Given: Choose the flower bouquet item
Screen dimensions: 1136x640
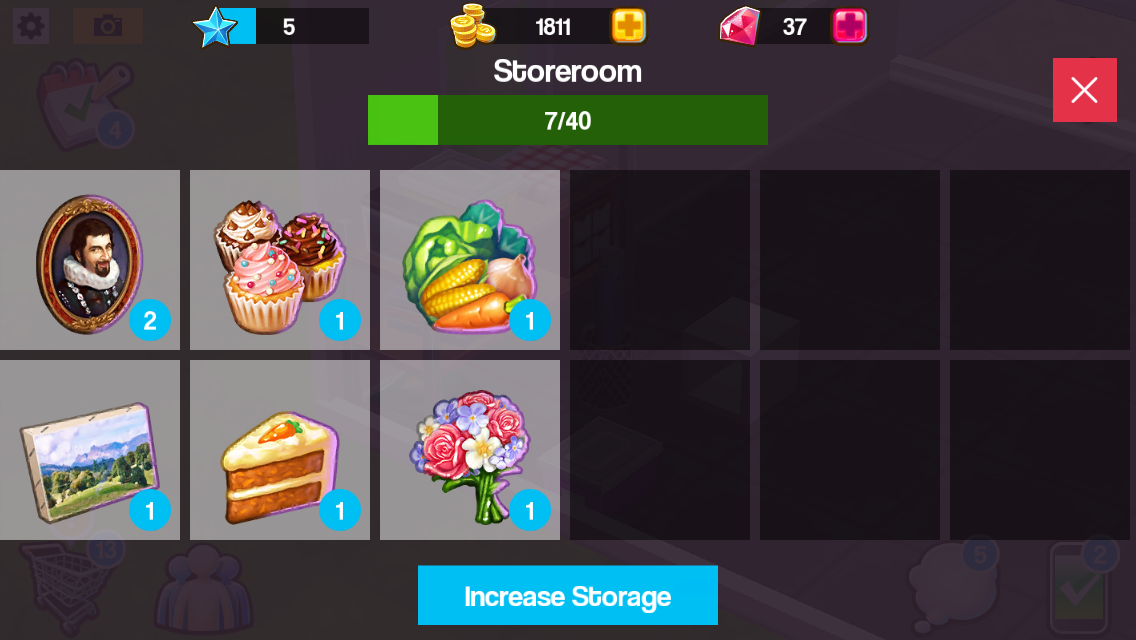Looking at the screenshot, I should pos(469,450).
